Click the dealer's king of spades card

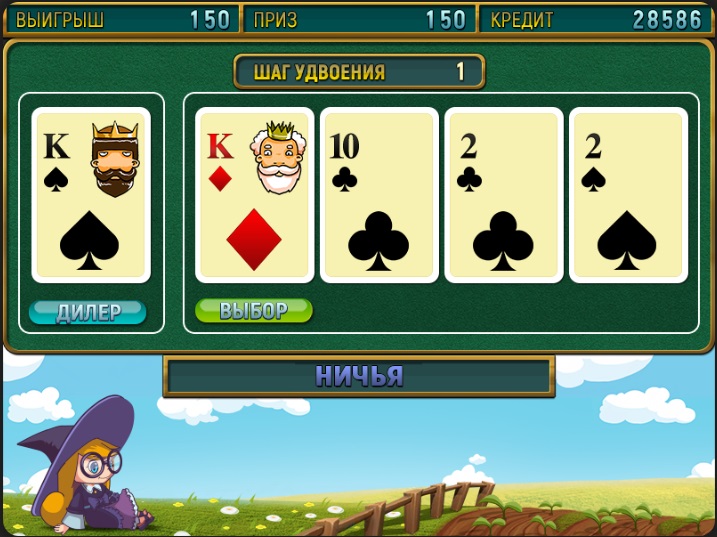point(91,195)
